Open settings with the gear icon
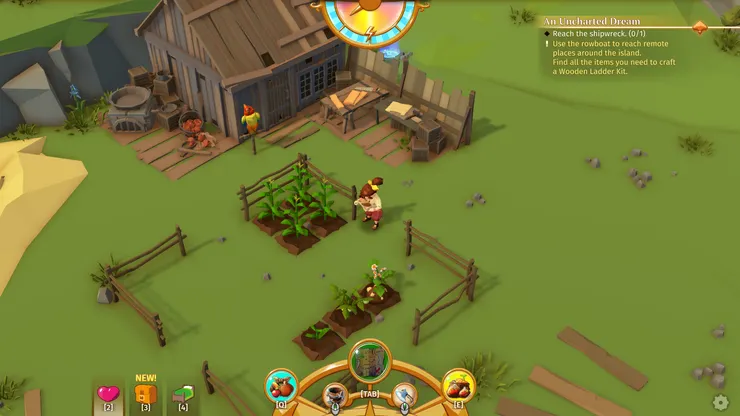This screenshot has width=740, height=416. 721,402
